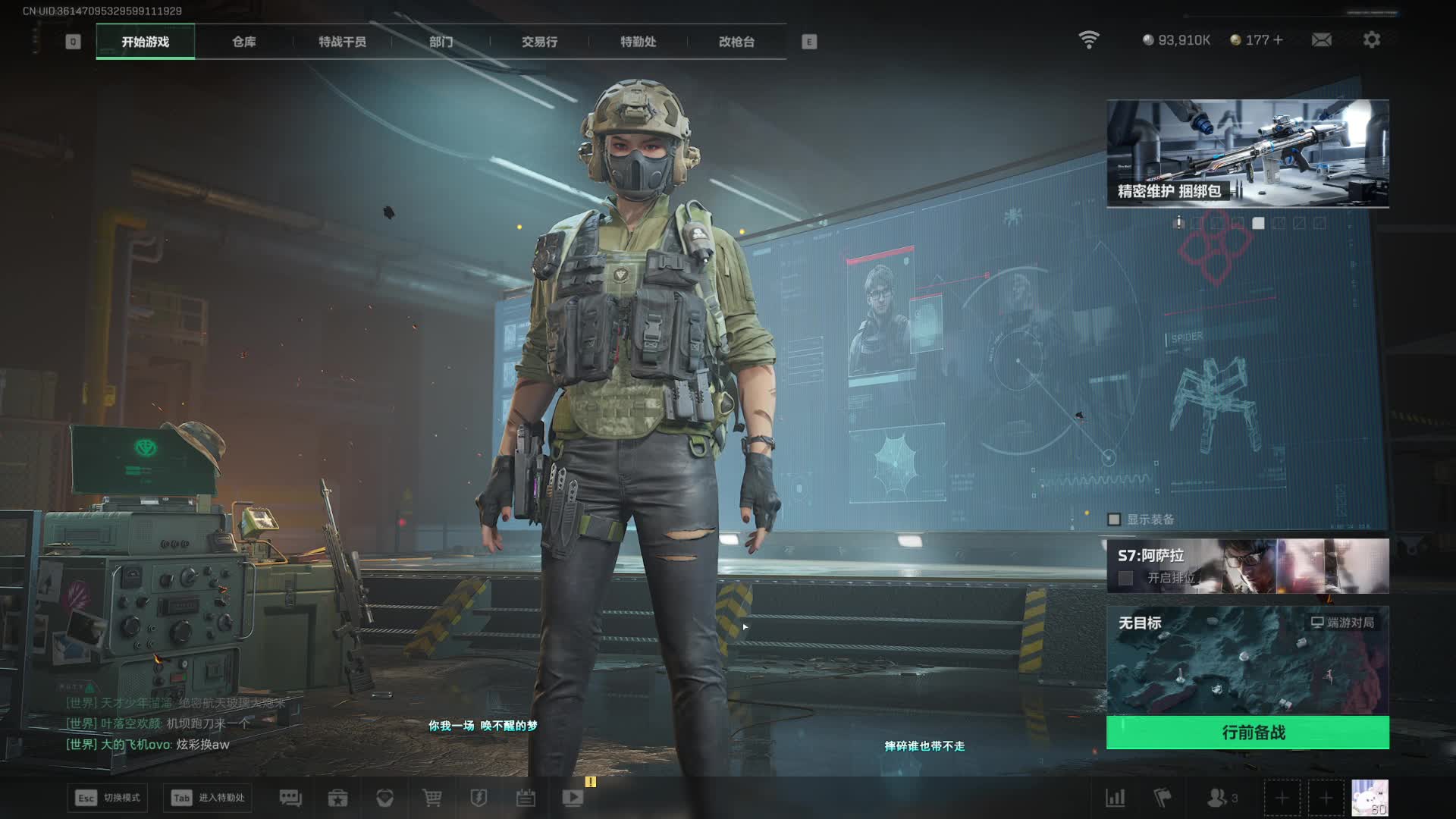This screenshot has width=1456, height=819.
Task: Toggle the 显示装备 checkbox
Action: click(x=1114, y=519)
